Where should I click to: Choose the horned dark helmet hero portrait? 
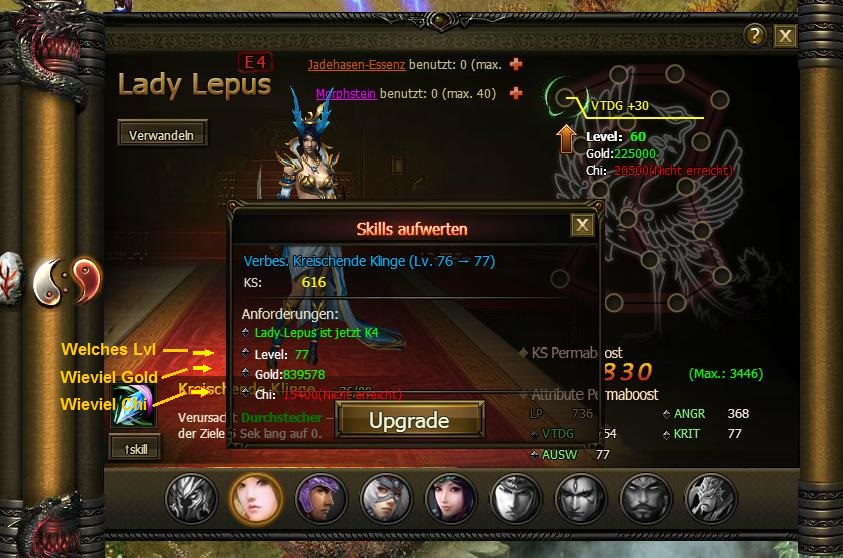coord(191,498)
